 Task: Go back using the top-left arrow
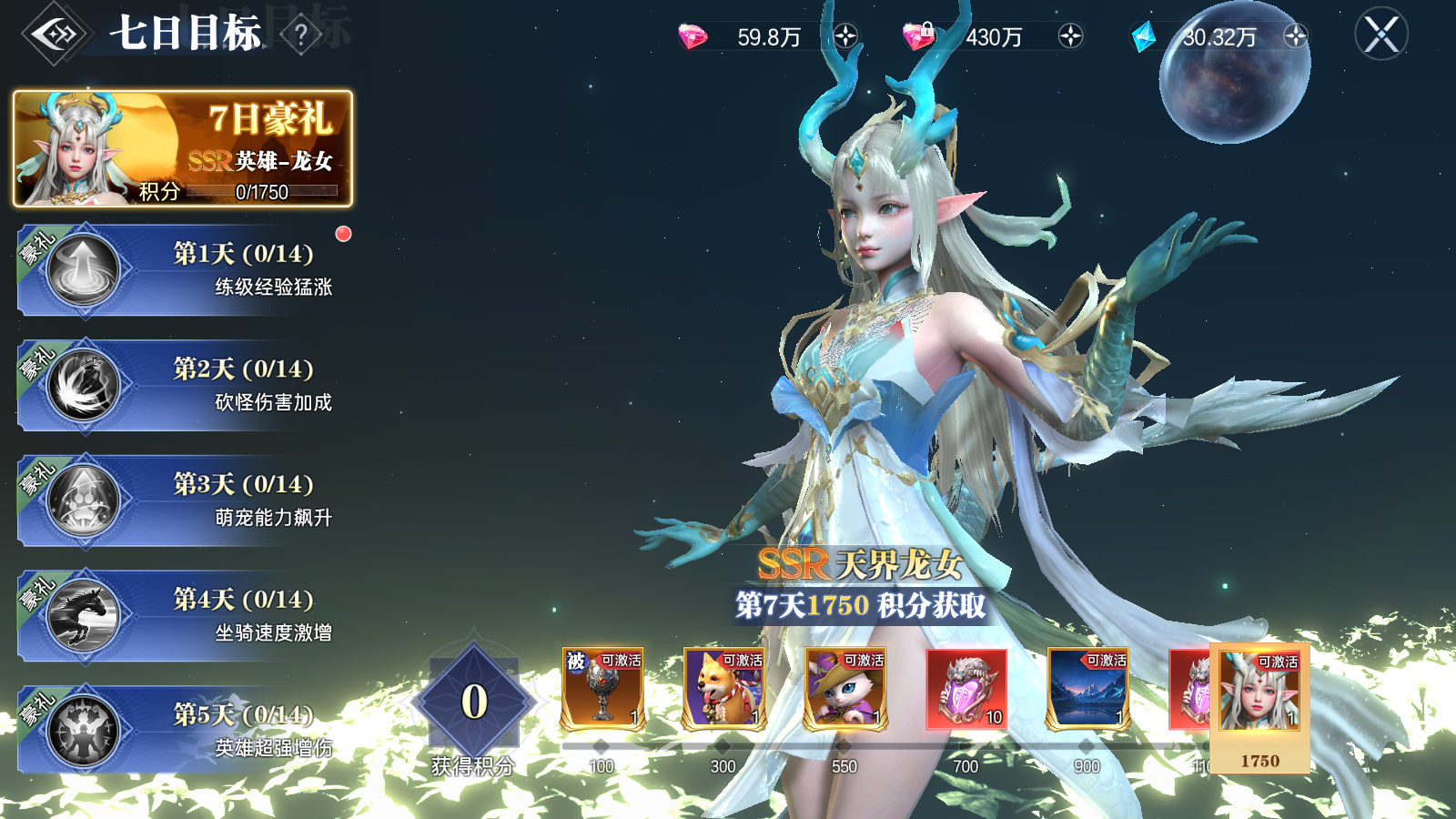[57, 35]
